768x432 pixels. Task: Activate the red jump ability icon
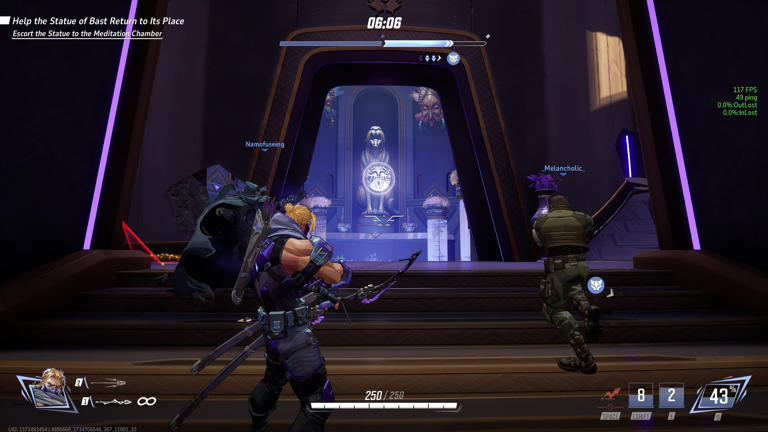point(610,397)
